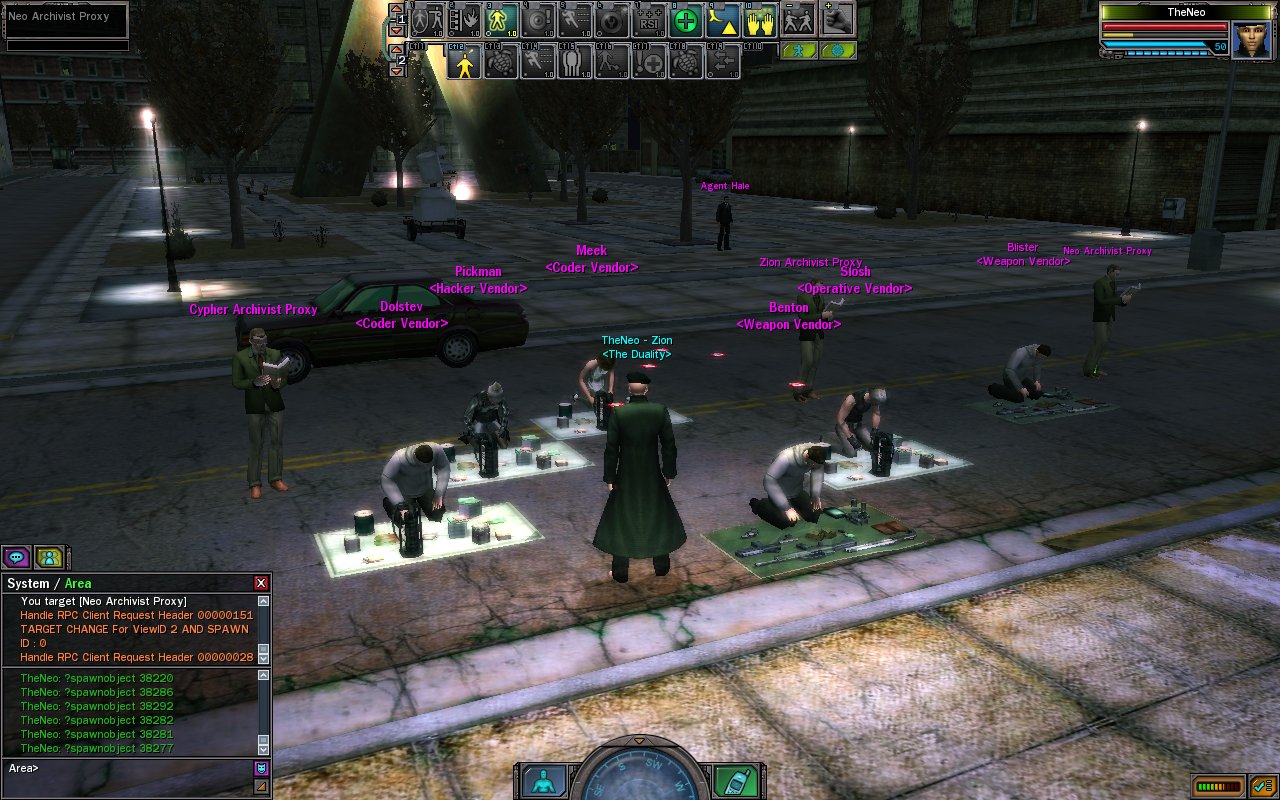Activate the yellow glowing hands ability
Viewport: 1280px width, 800px height.
pyautogui.click(x=760, y=21)
